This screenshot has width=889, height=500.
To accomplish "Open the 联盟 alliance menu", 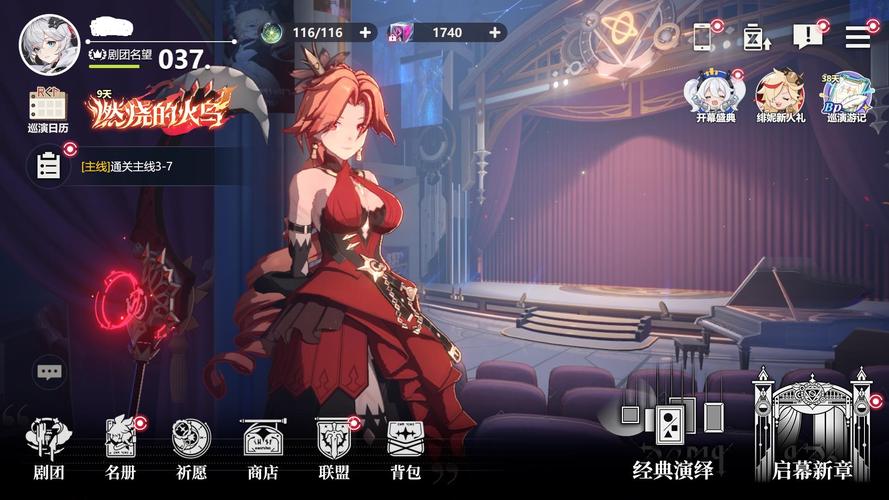I will 333,448.
